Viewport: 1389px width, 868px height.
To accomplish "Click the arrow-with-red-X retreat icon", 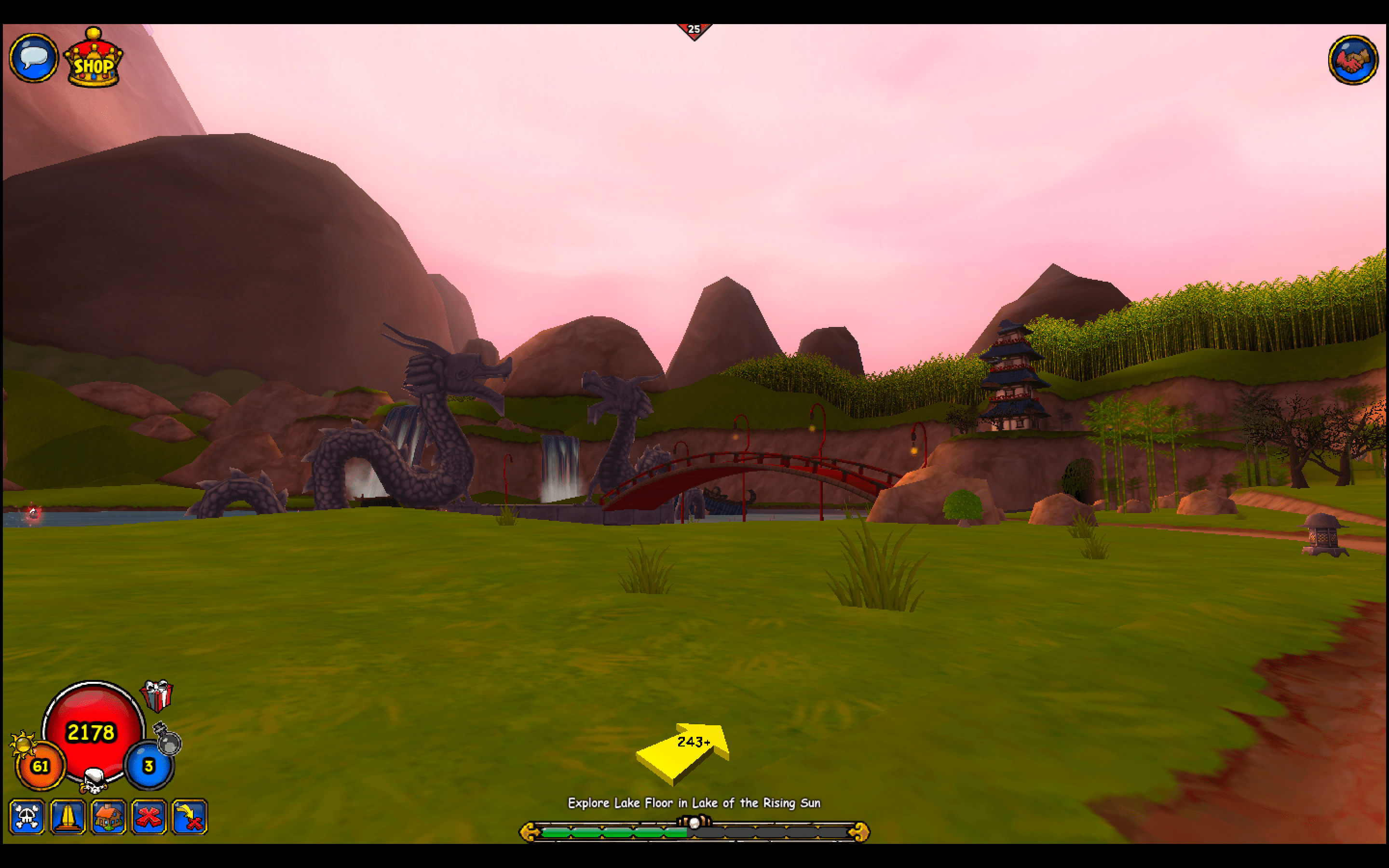I will pos(190,817).
